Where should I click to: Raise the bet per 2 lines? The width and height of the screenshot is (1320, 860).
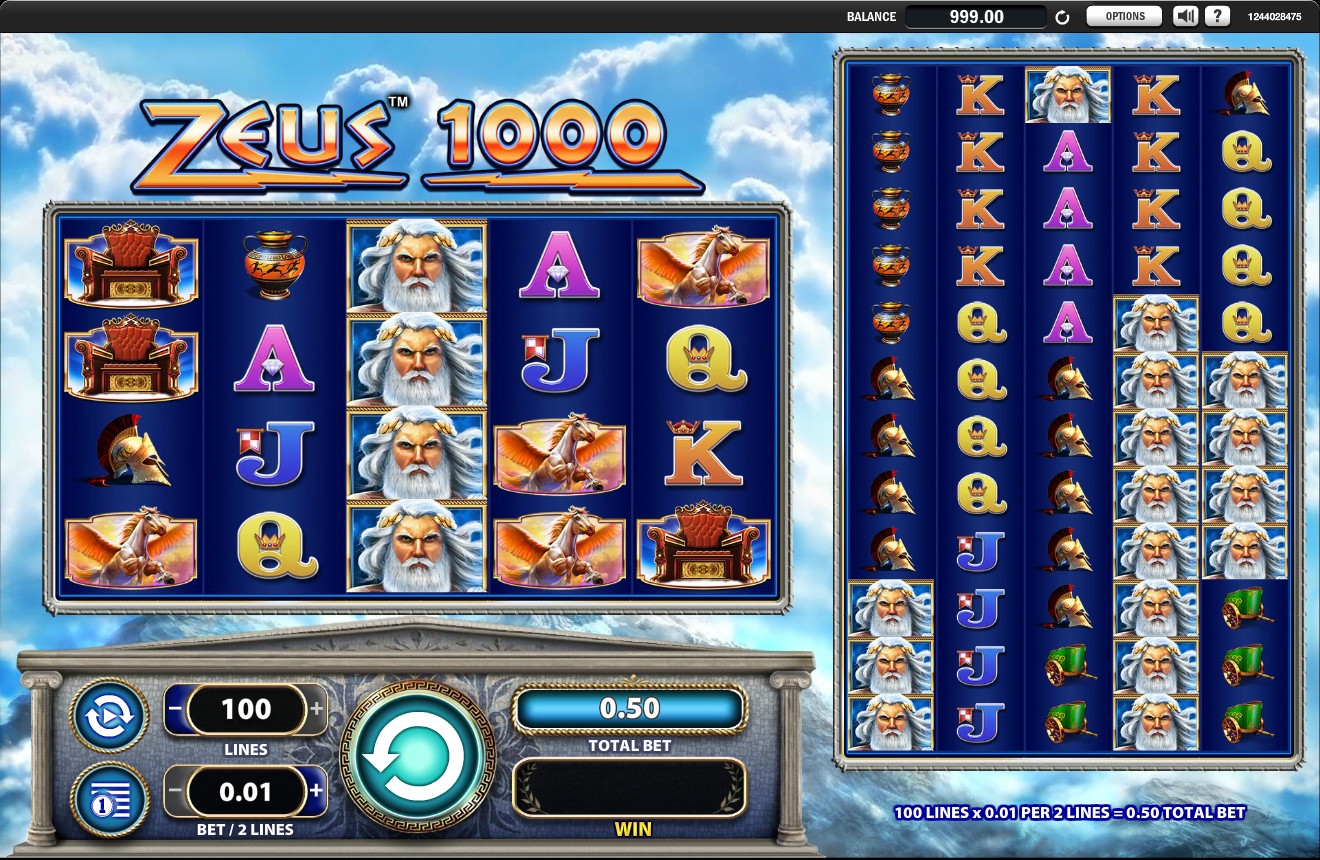pyautogui.click(x=318, y=792)
